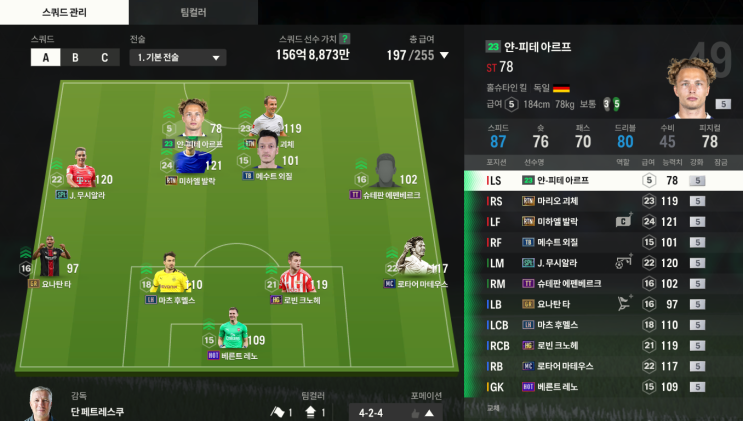The image size is (743, 421).
Task: Click the 베른트 레노 card on the pitch
Action: pos(231,336)
